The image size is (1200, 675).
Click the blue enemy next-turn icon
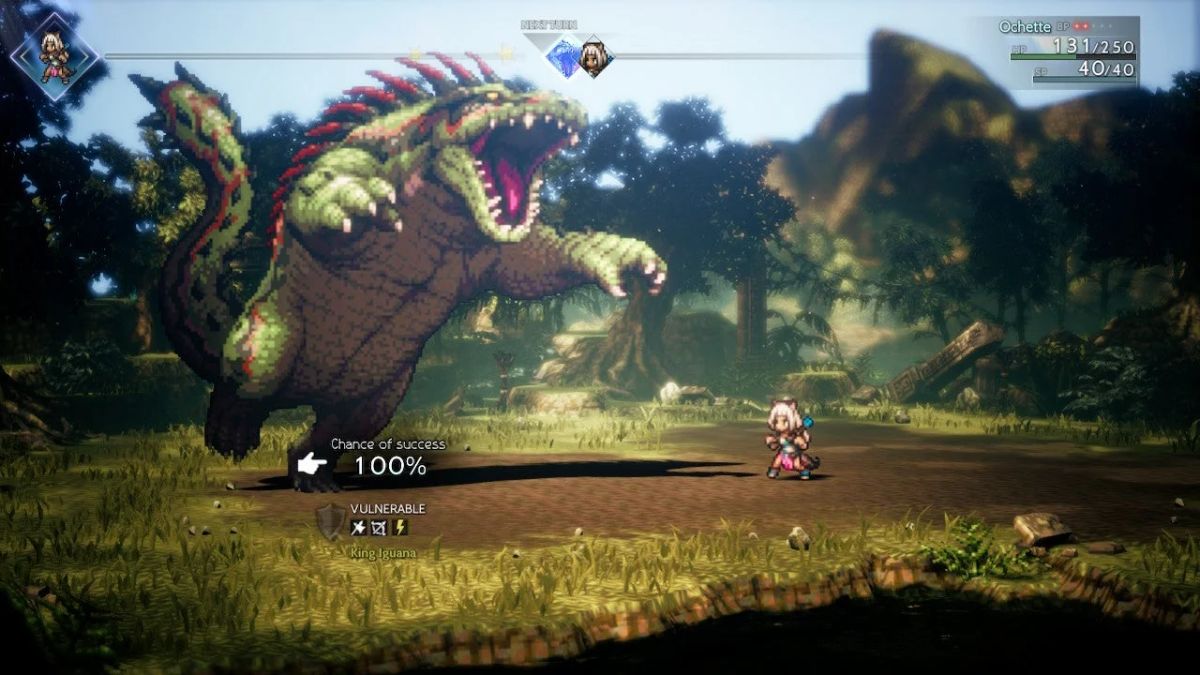tap(563, 58)
